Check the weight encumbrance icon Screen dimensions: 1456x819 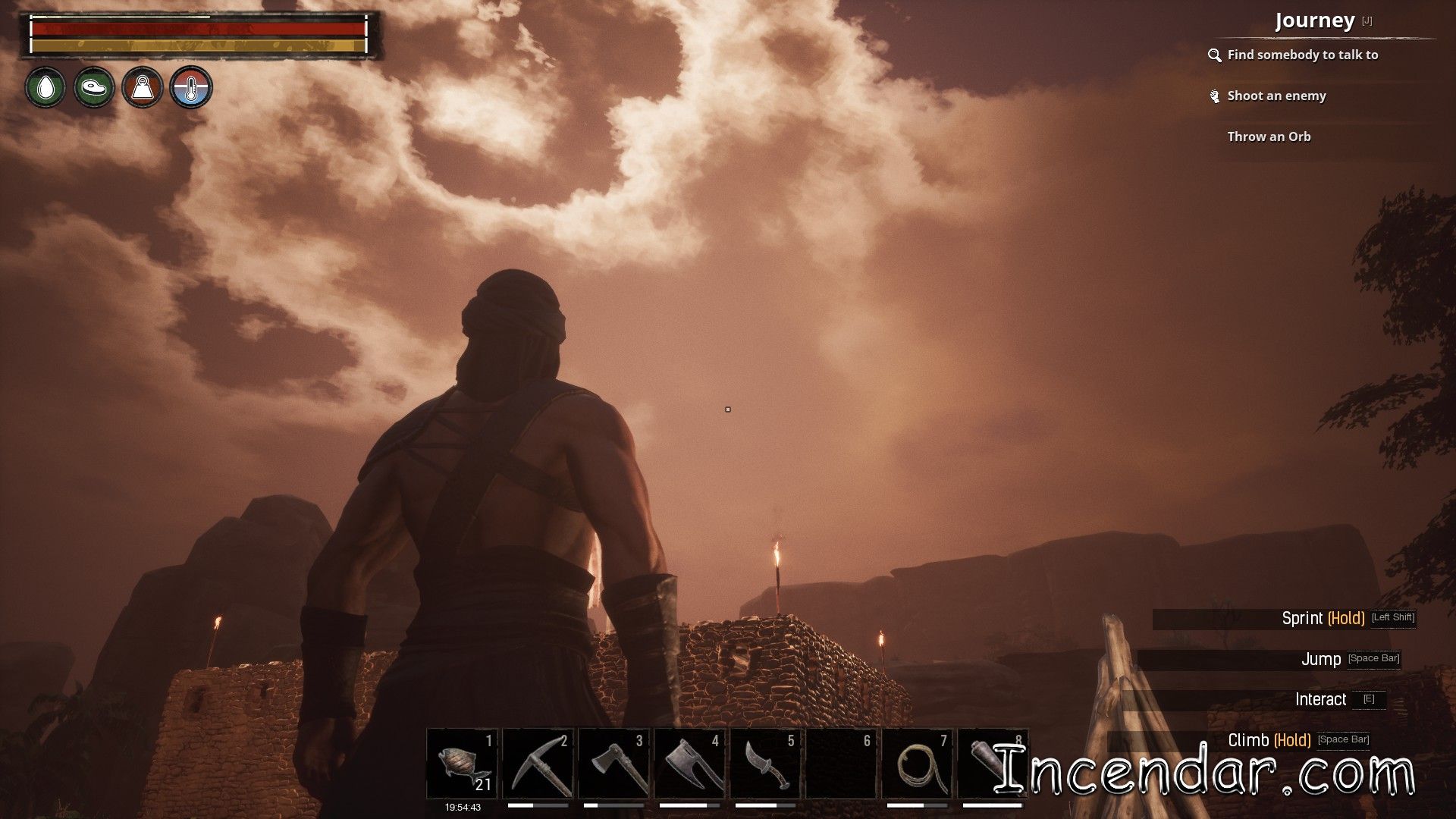pyautogui.click(x=143, y=88)
